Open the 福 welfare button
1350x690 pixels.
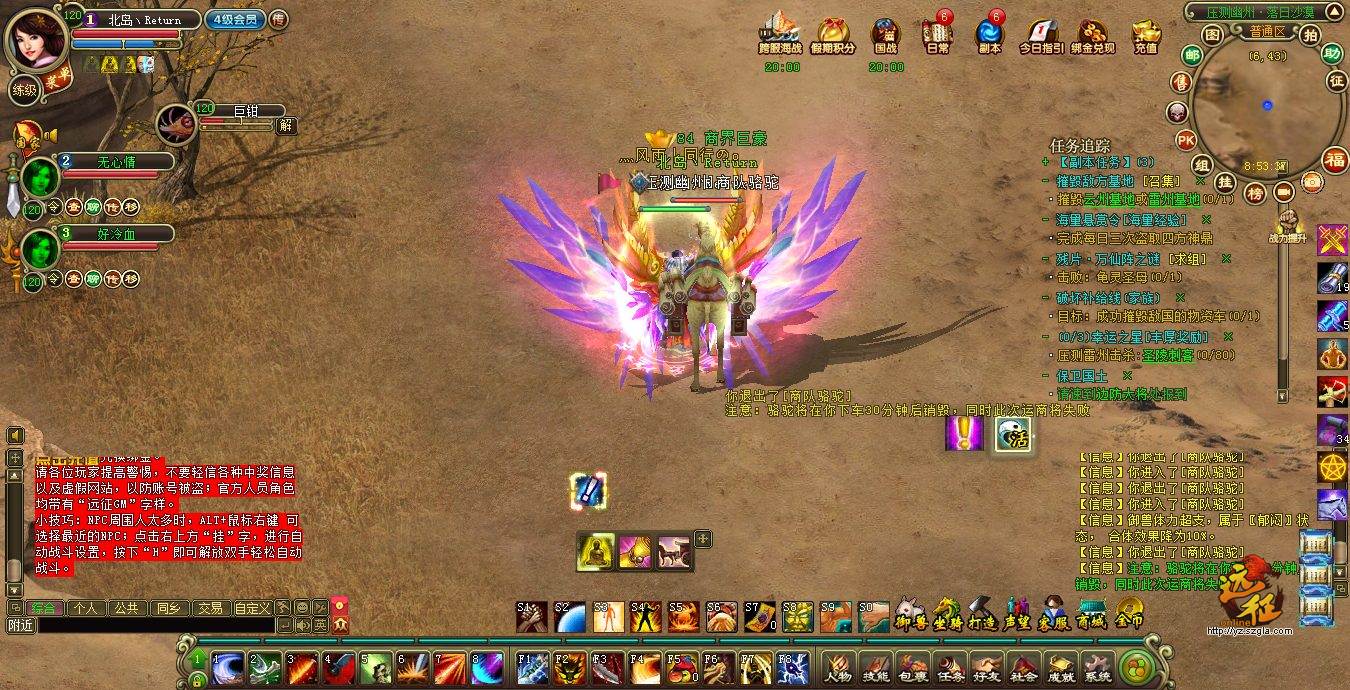(x=1335, y=159)
